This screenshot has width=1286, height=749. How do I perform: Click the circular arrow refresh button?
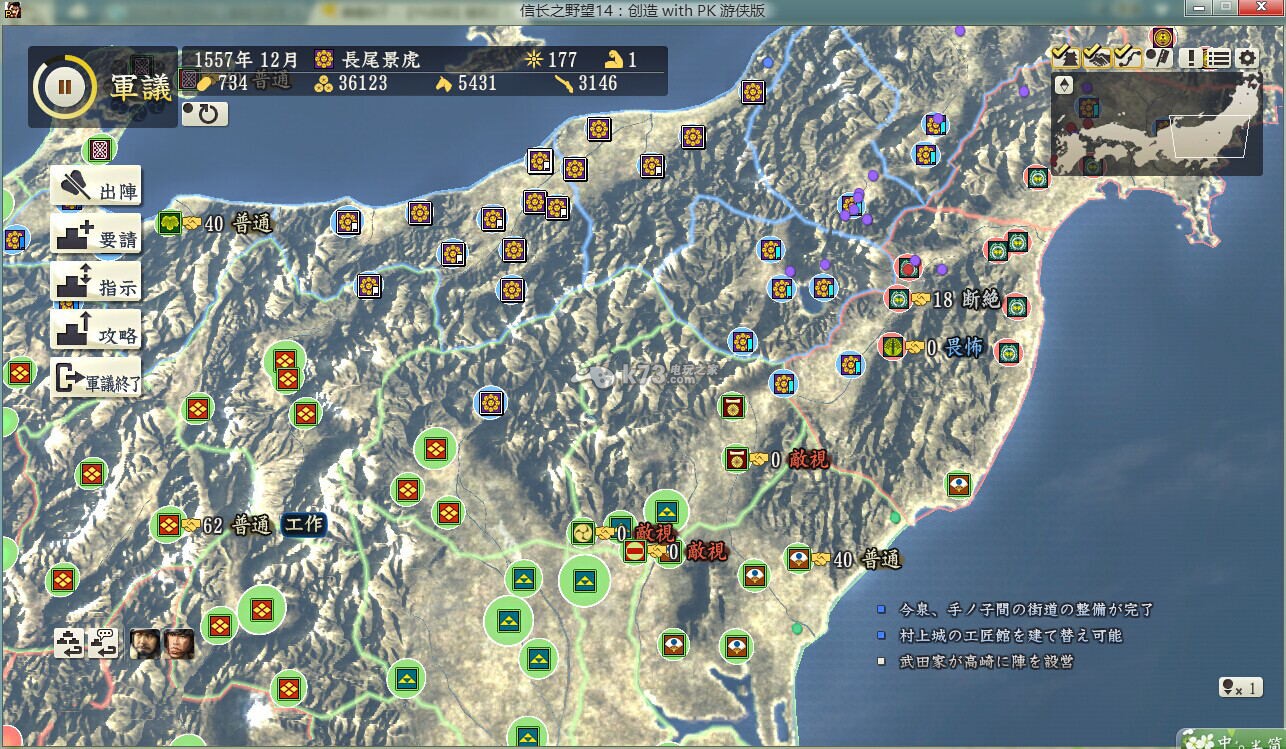(x=206, y=114)
